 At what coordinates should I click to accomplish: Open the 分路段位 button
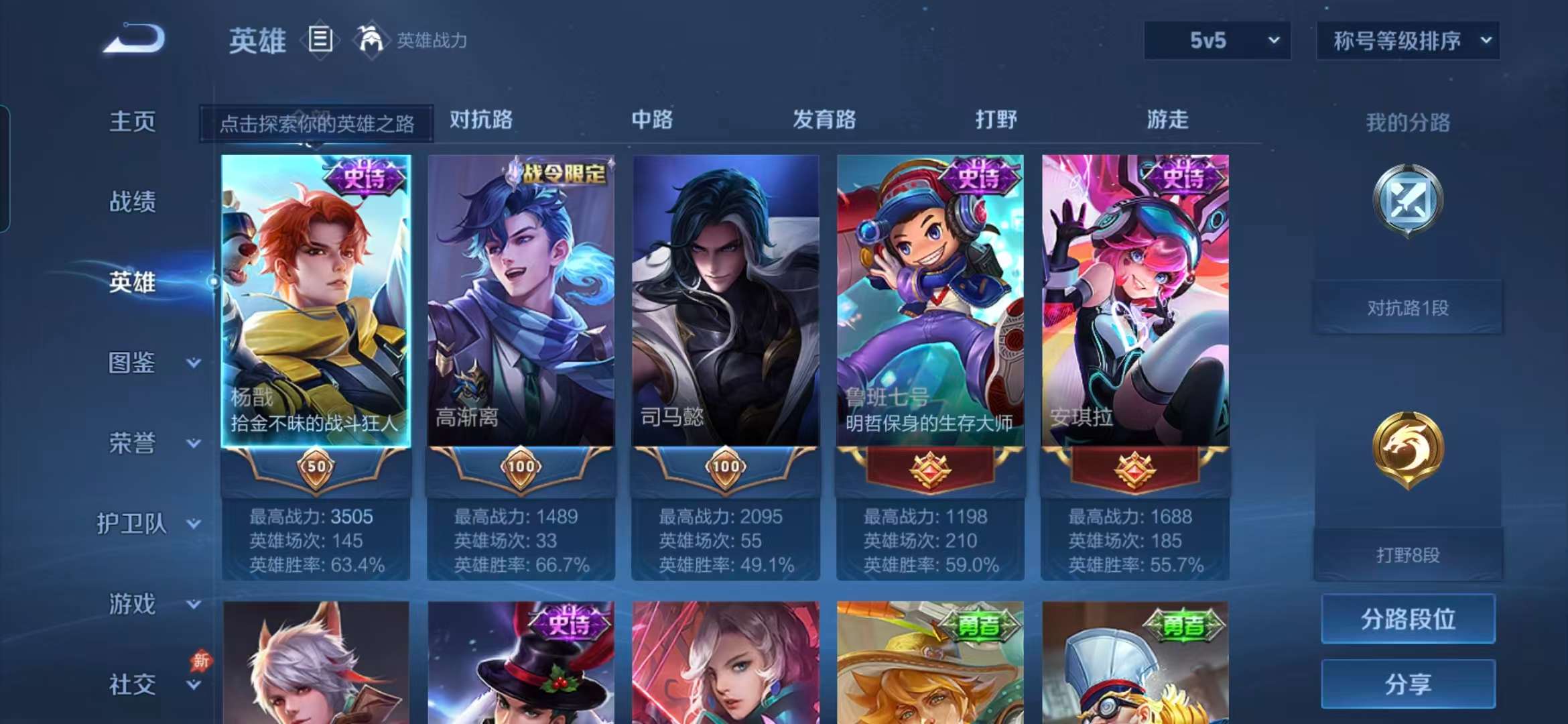(x=1407, y=620)
